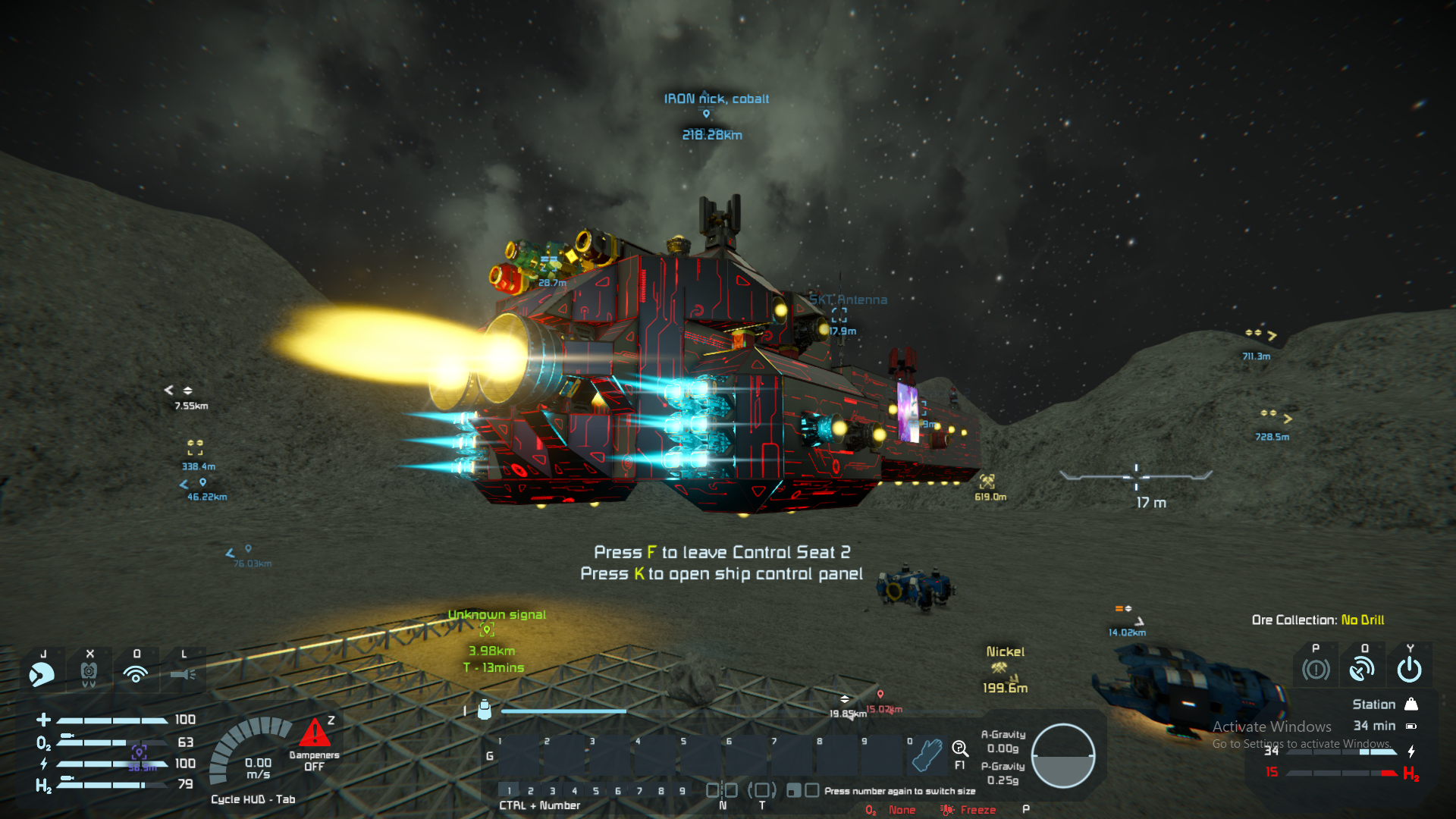Toggle the ship power icon
The width and height of the screenshot is (1456, 819).
(1409, 670)
